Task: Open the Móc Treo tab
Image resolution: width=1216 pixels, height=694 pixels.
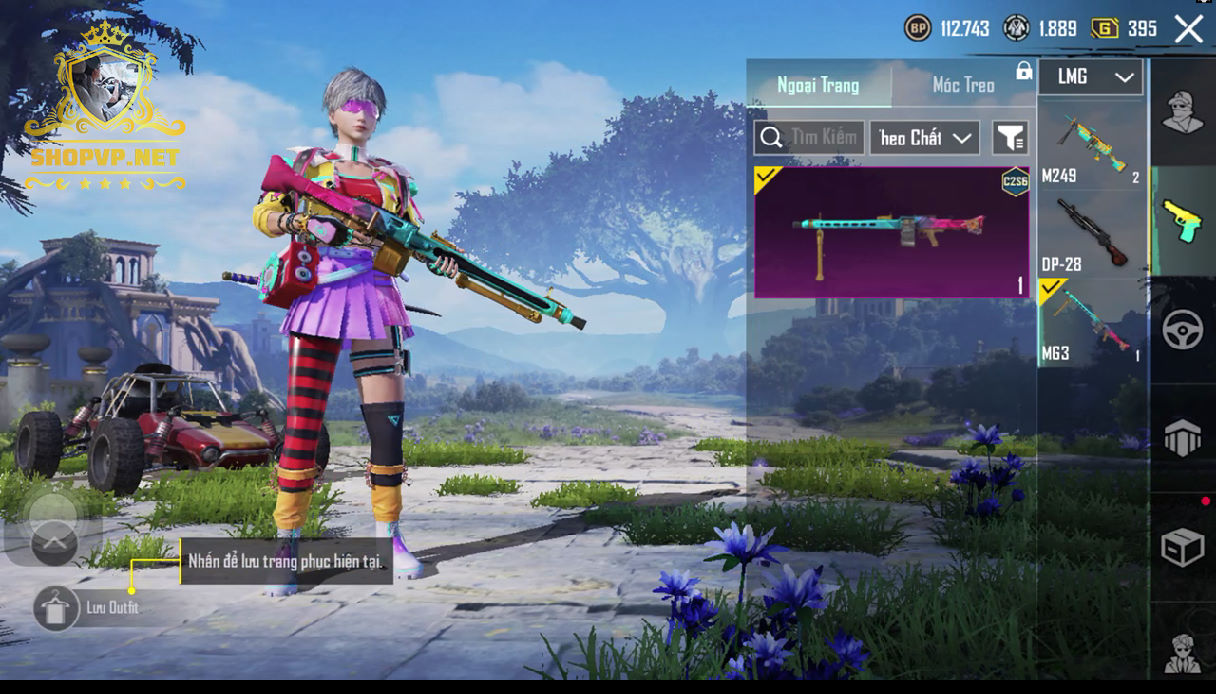Action: coord(963,85)
